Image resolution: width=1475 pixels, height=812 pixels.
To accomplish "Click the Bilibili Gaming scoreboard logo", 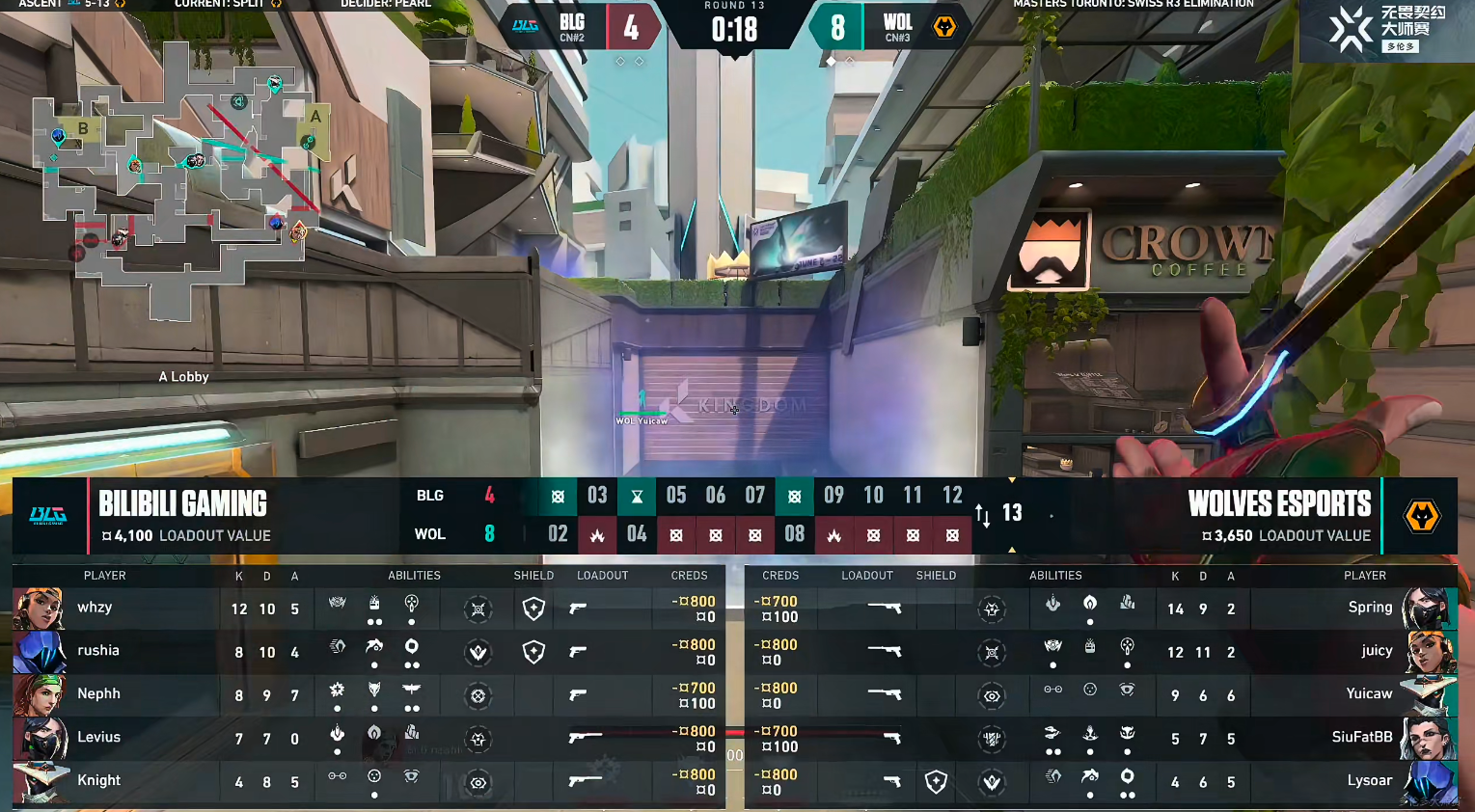I will [48, 515].
